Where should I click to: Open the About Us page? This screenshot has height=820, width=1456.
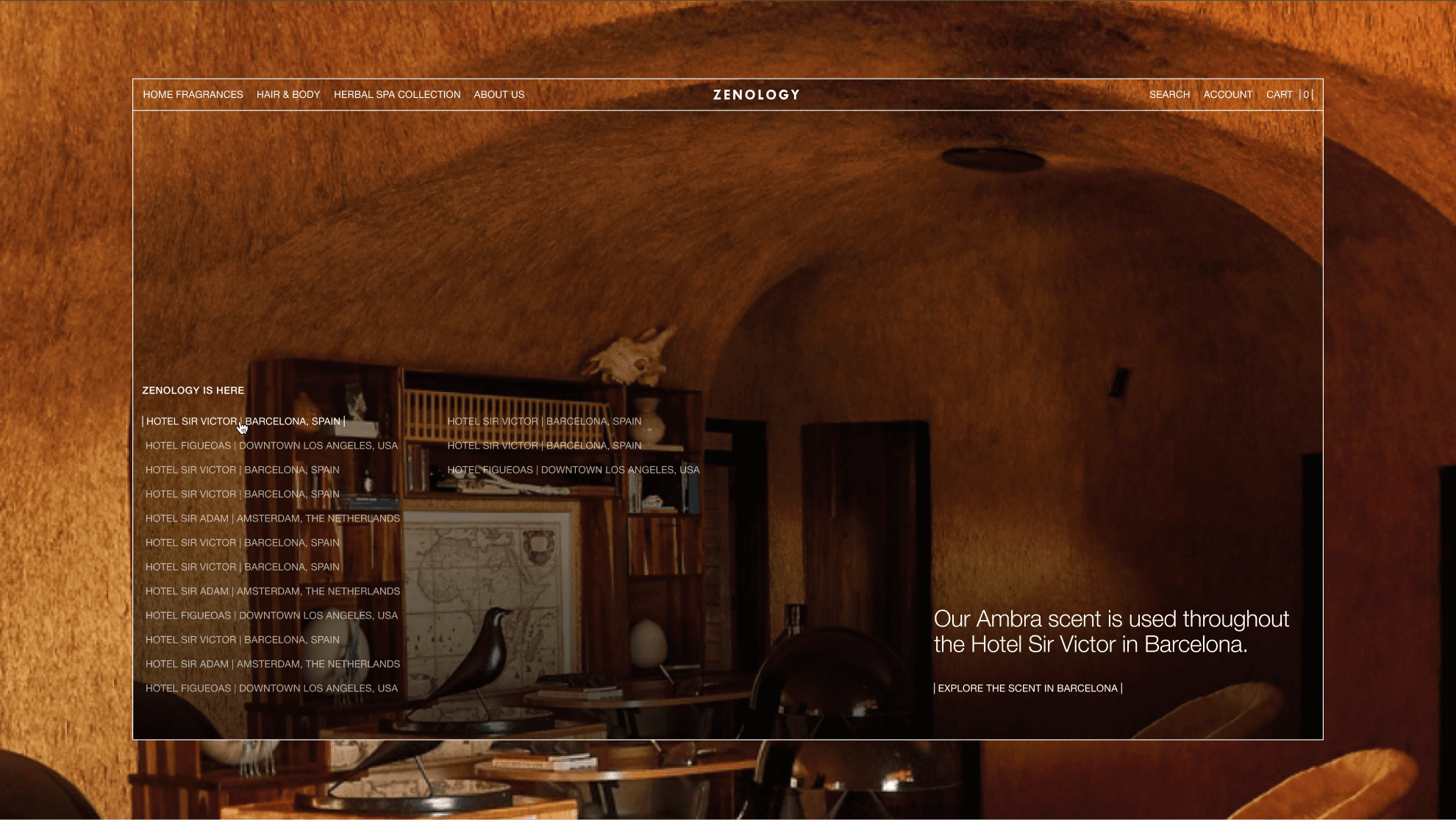(499, 95)
